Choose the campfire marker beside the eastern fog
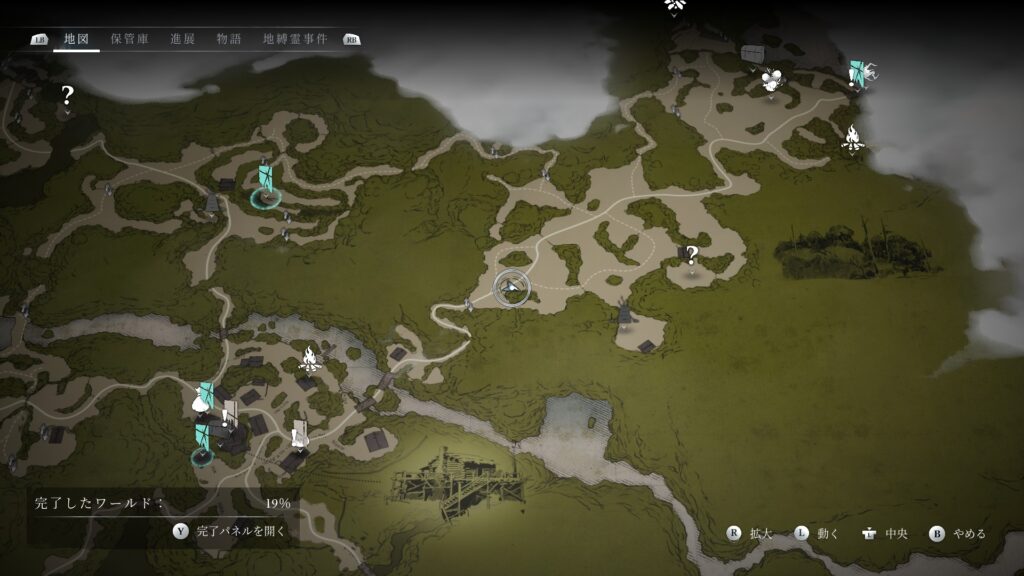The image size is (1024, 576). click(x=852, y=138)
